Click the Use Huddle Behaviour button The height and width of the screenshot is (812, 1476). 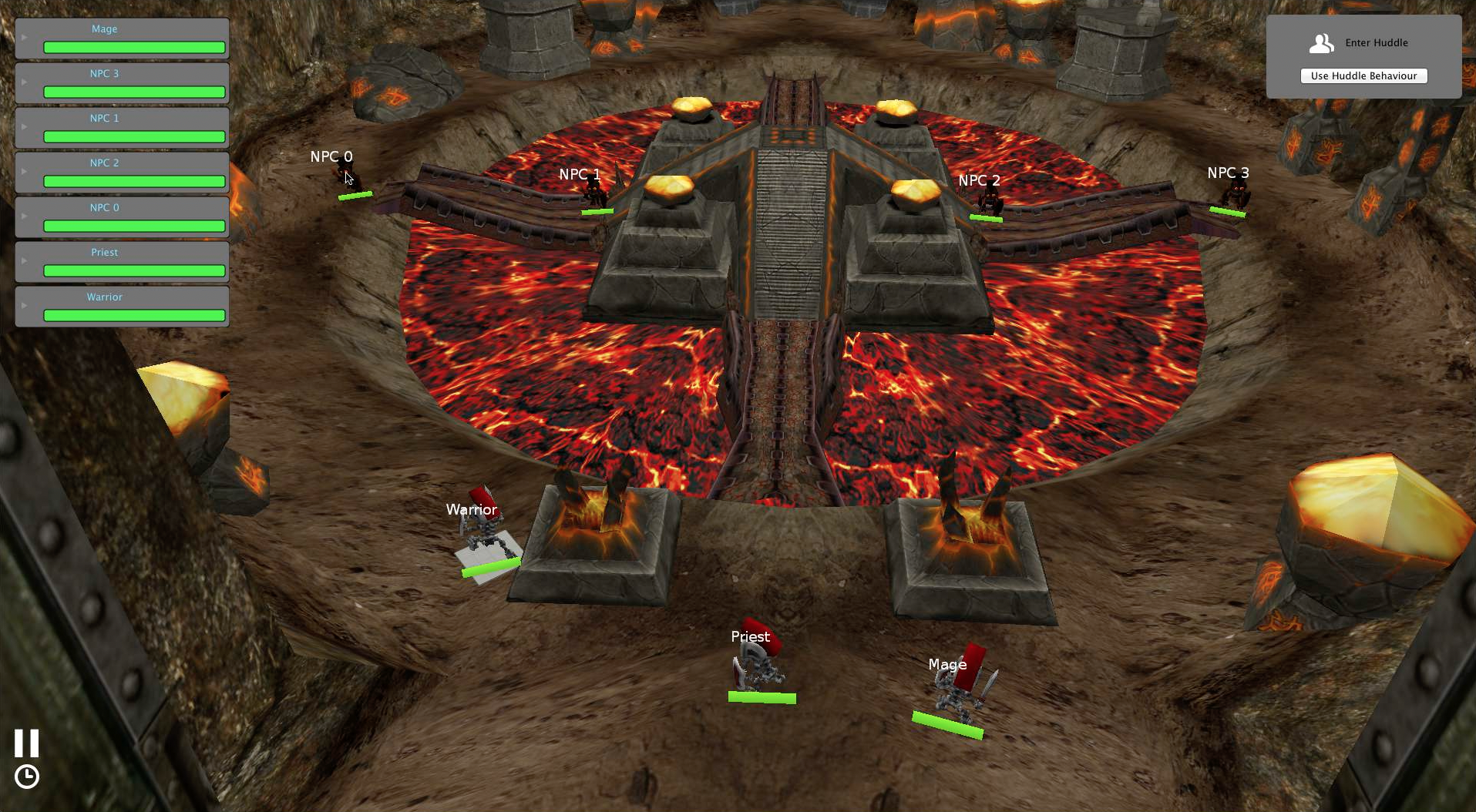point(1363,75)
